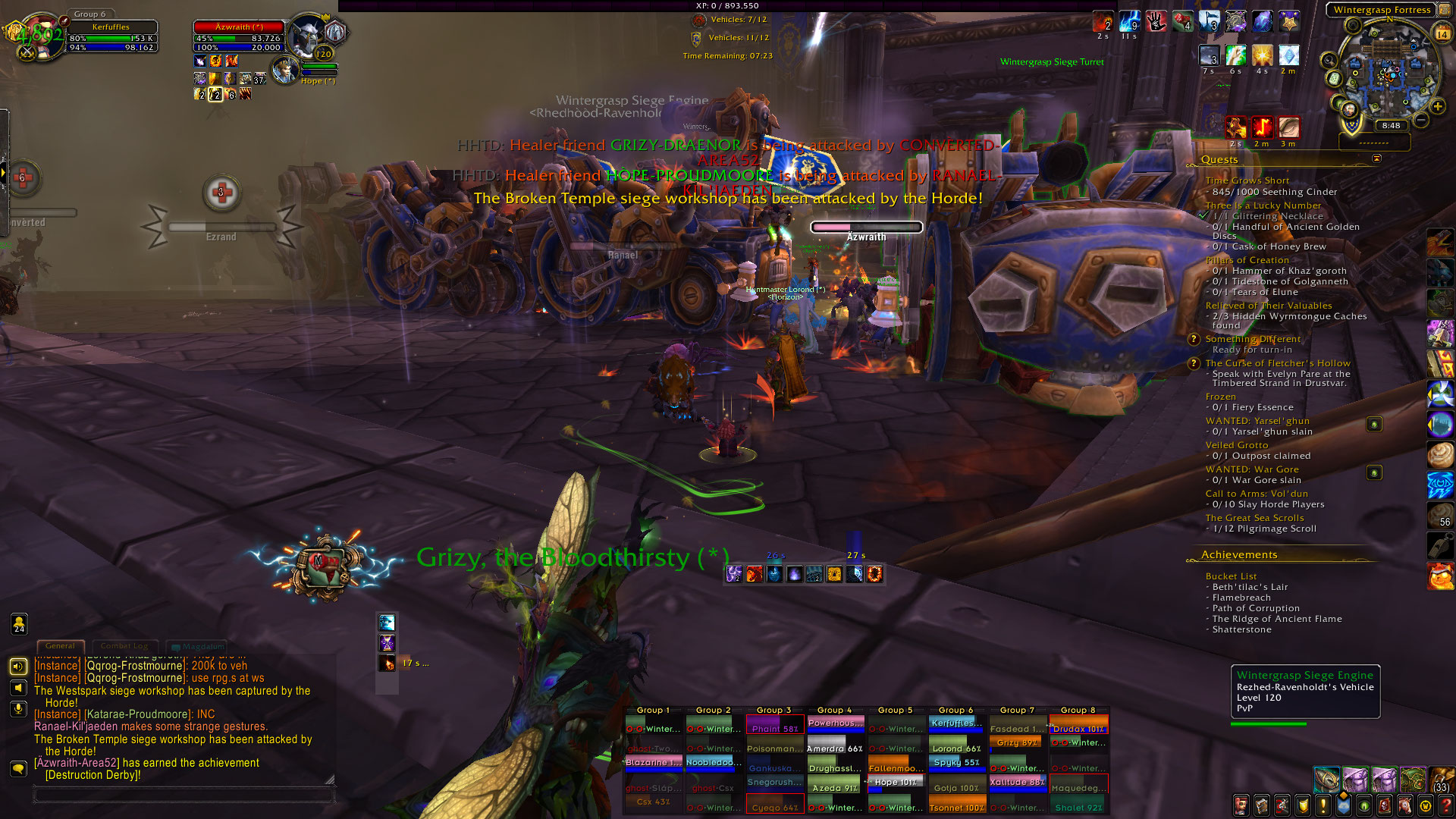Select WANTED: Yarsel'ghun quest in the tracker
The width and height of the screenshot is (1456, 819).
click(x=1257, y=421)
